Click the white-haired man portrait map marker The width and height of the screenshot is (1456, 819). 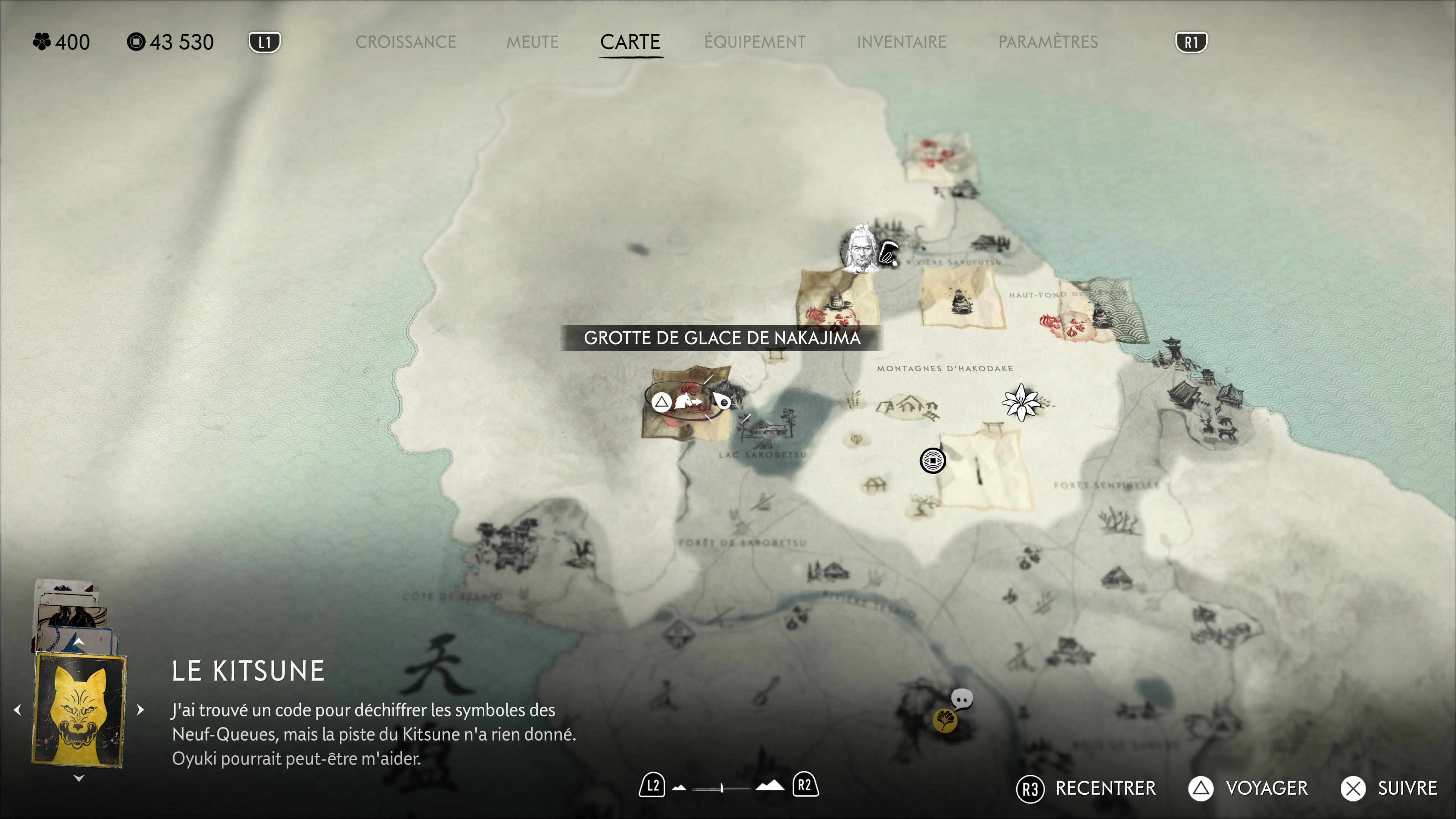tap(859, 249)
